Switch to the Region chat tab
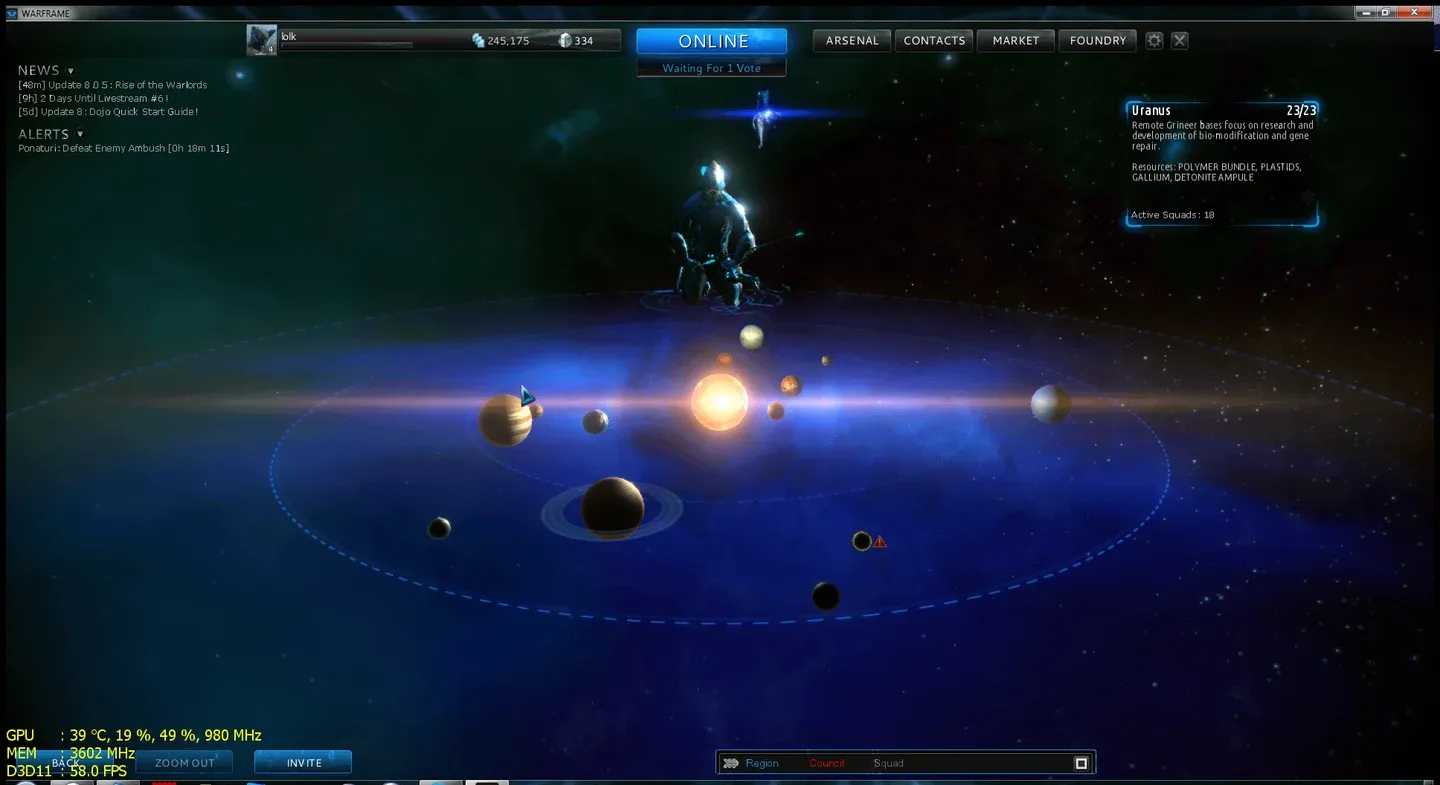 click(762, 762)
